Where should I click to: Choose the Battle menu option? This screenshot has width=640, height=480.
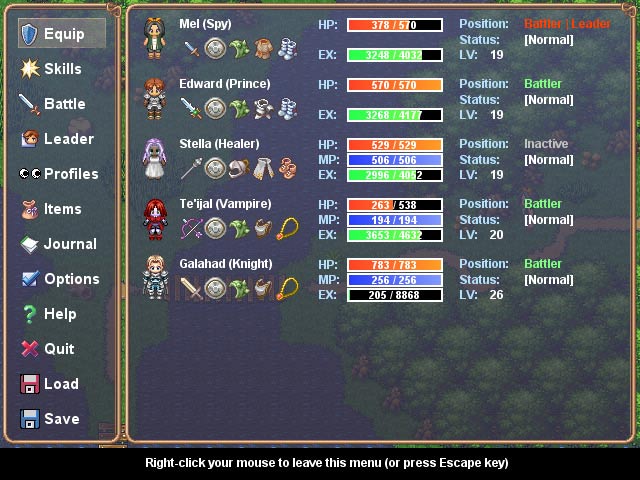62,104
